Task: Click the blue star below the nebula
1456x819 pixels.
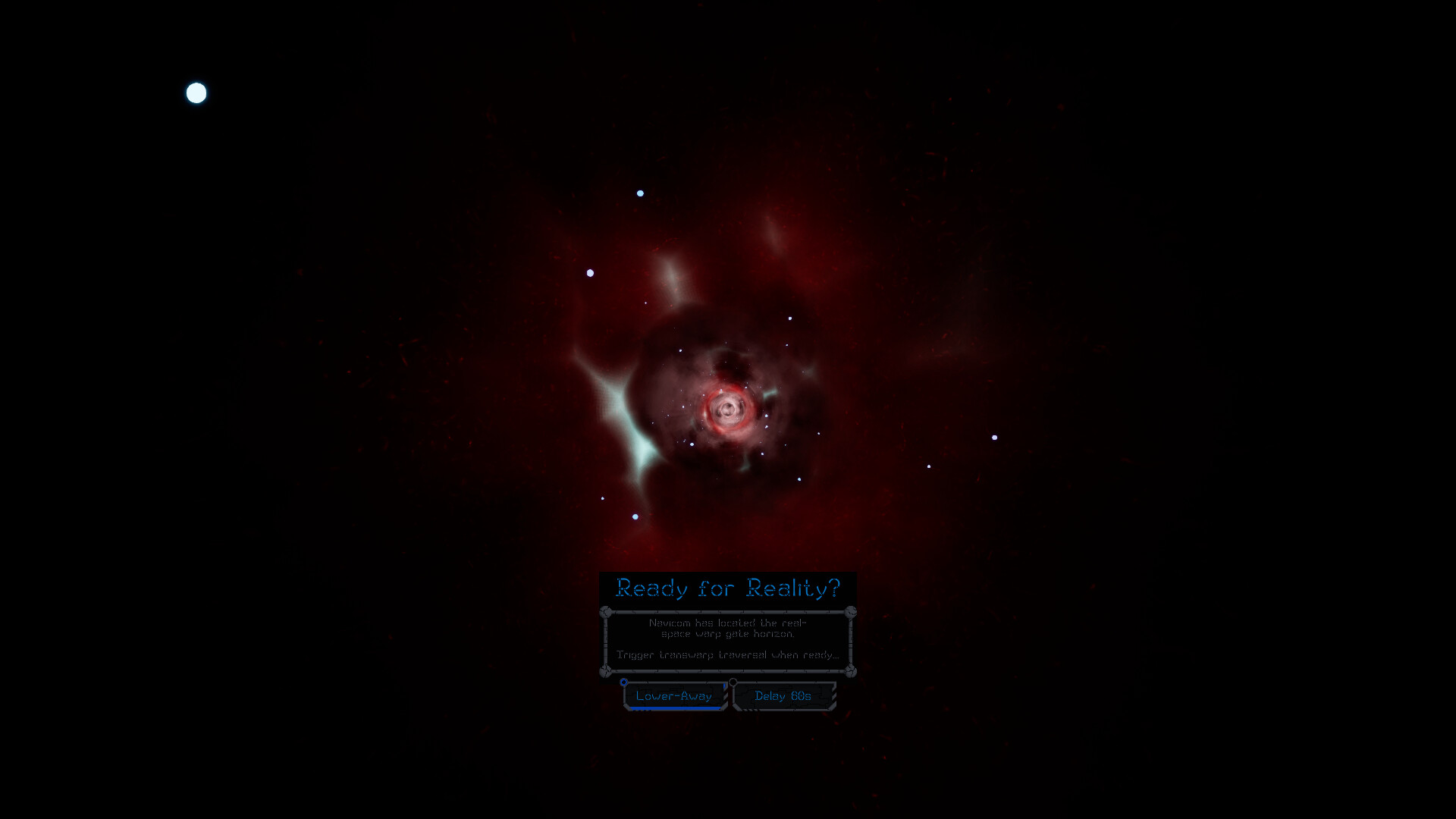Action: pyautogui.click(x=634, y=515)
